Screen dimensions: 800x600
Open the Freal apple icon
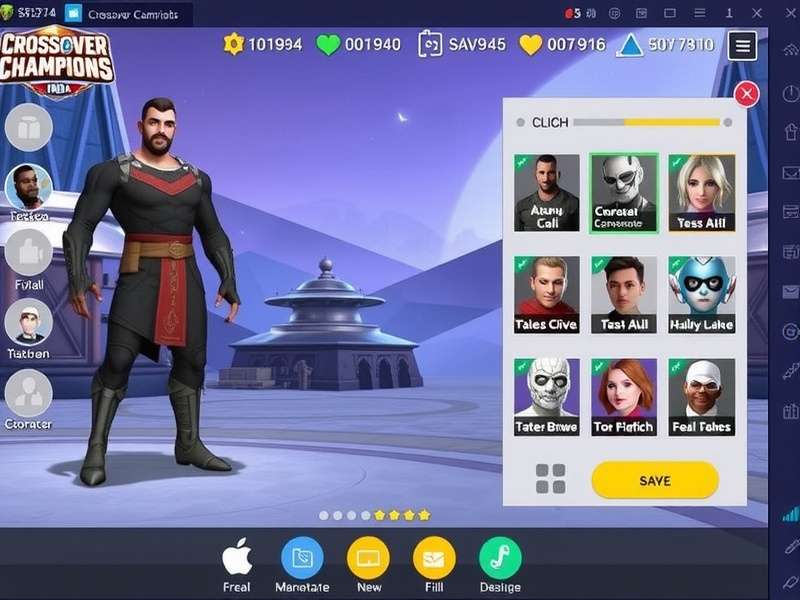(237, 558)
